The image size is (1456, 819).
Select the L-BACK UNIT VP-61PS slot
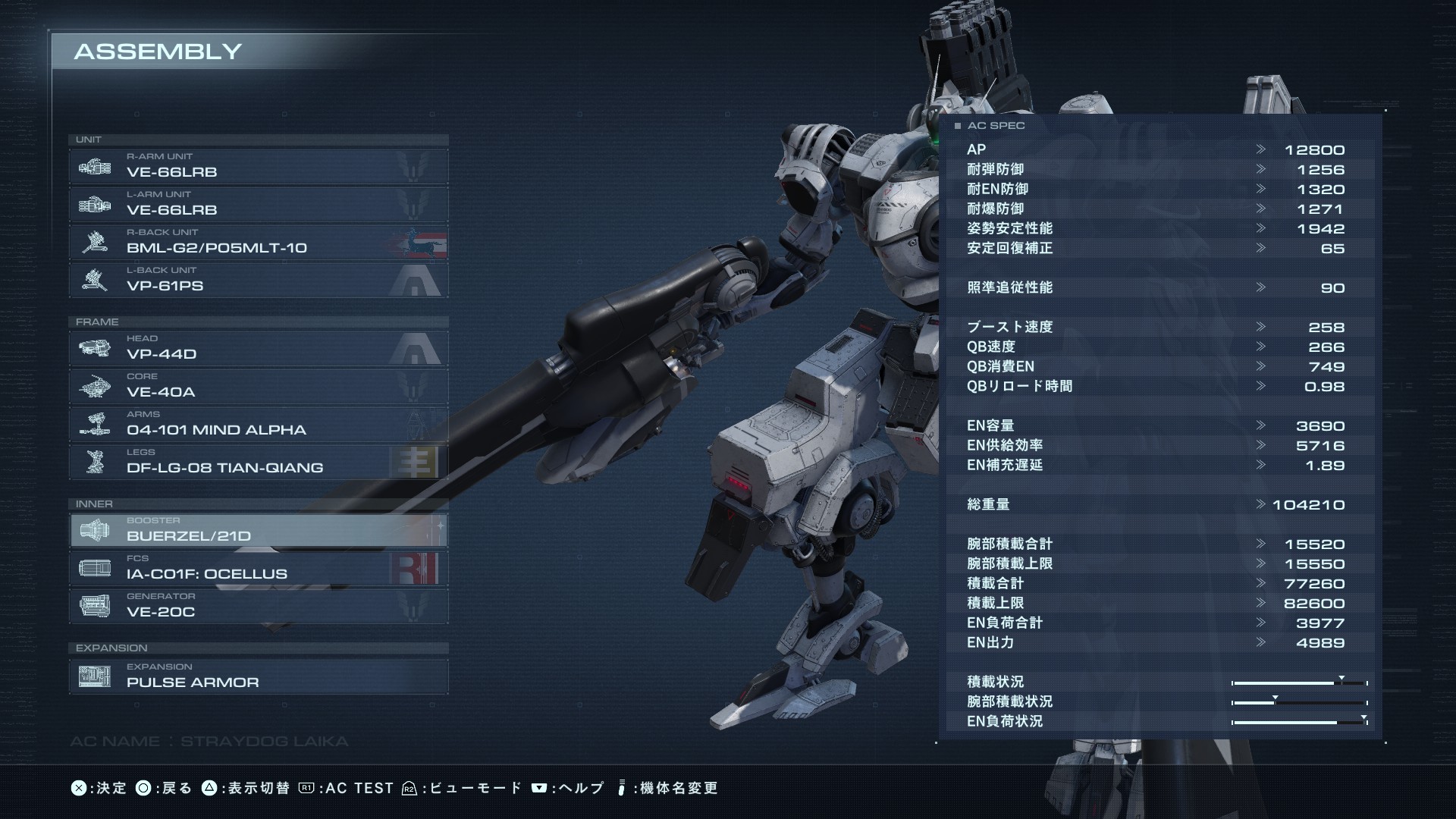pos(258,281)
